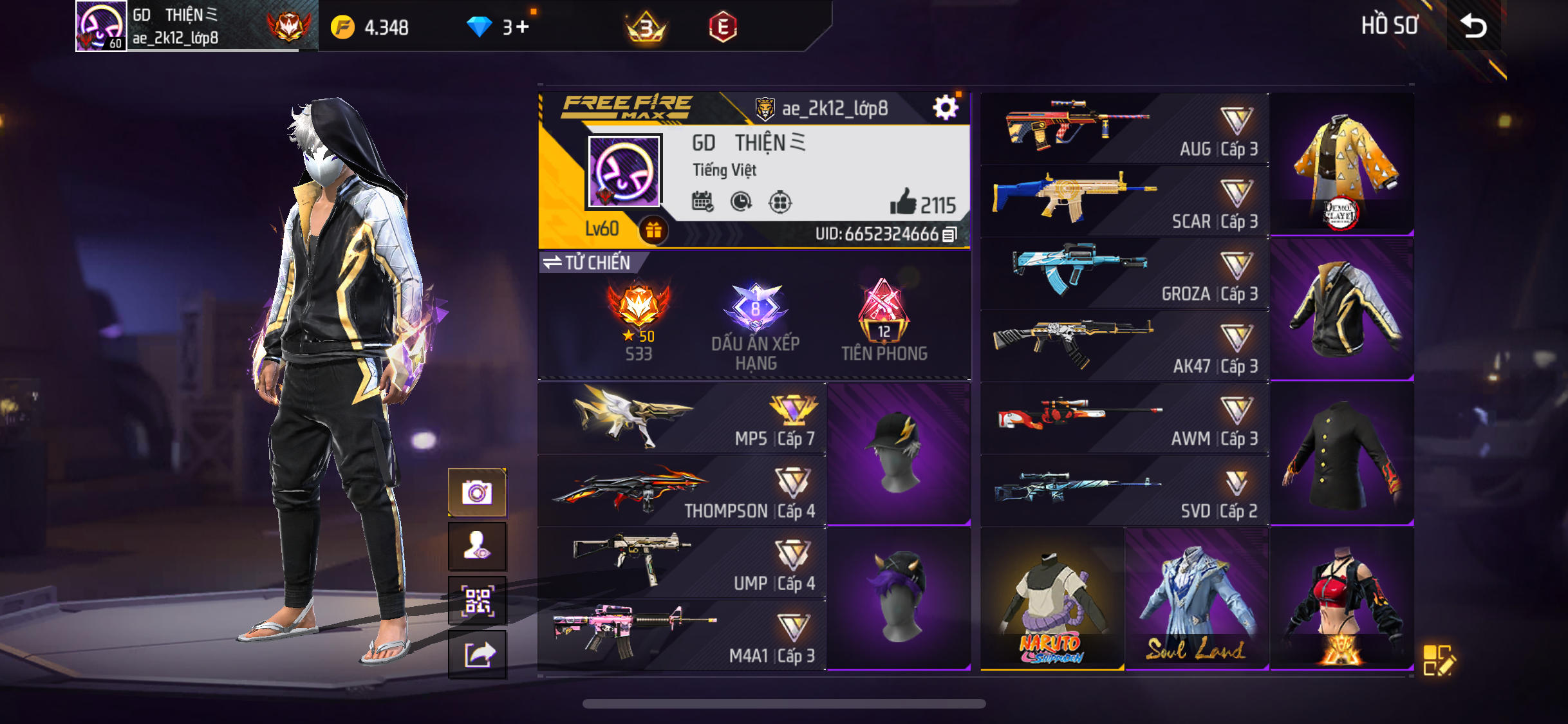Open the Naruto Shippuden outfit tile

point(1052,600)
